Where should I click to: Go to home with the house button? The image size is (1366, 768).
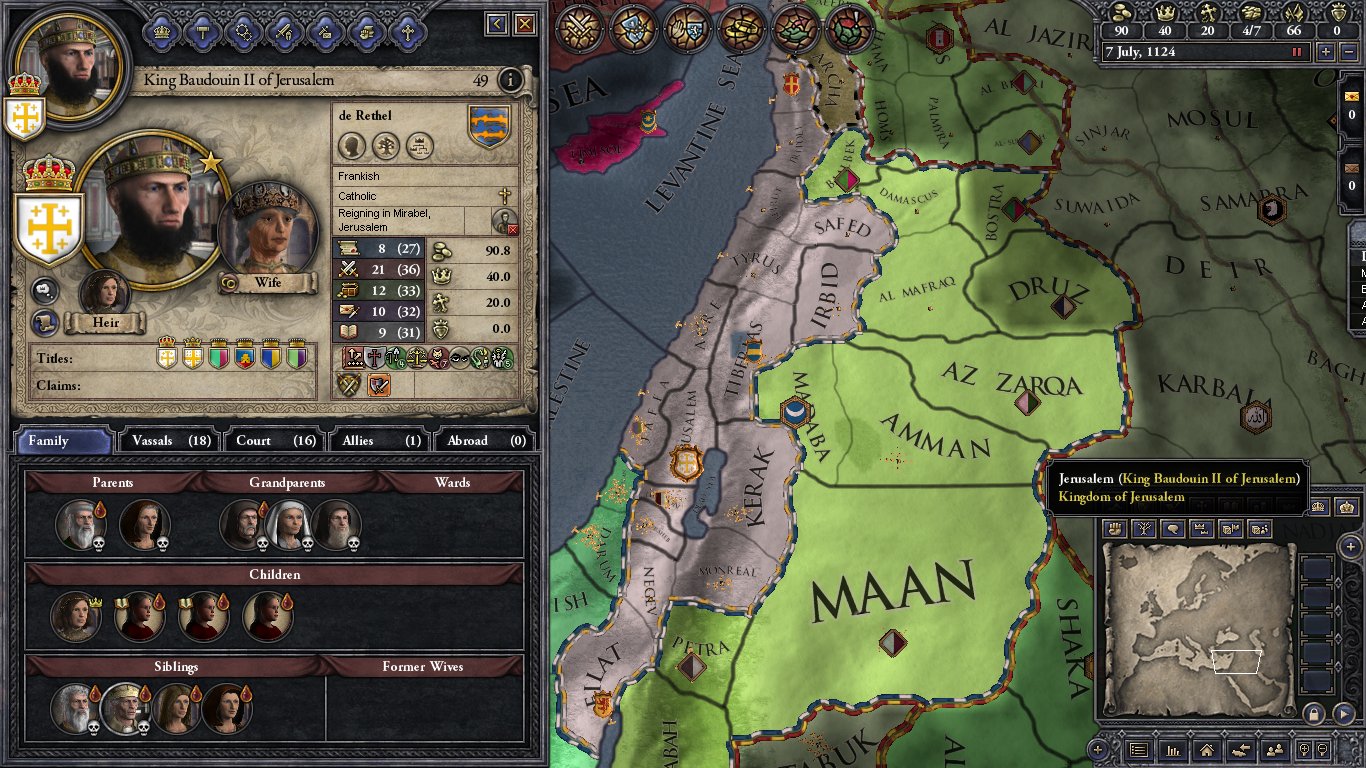[x=1207, y=750]
